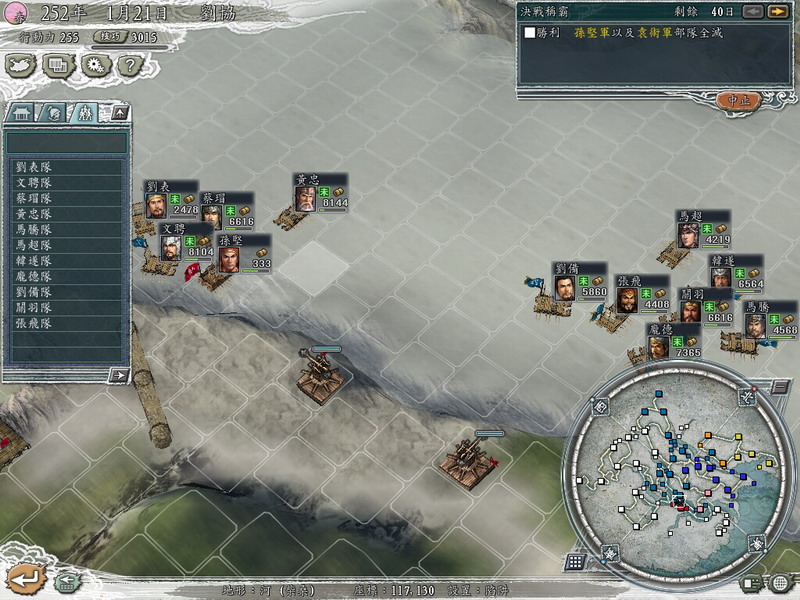Click the minimap overview
800x600 pixels.
click(671, 470)
